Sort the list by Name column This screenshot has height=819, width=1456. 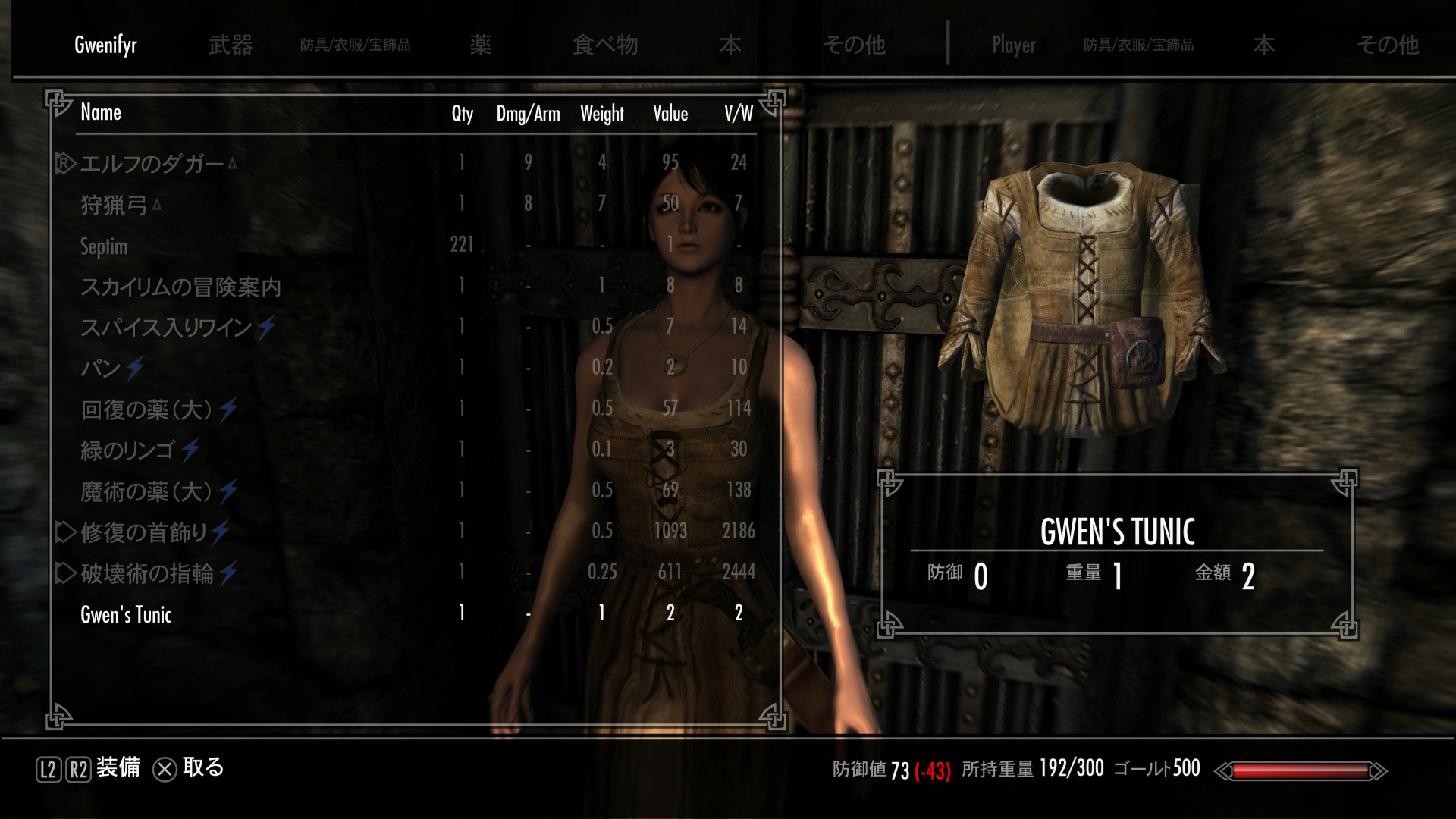click(x=101, y=113)
